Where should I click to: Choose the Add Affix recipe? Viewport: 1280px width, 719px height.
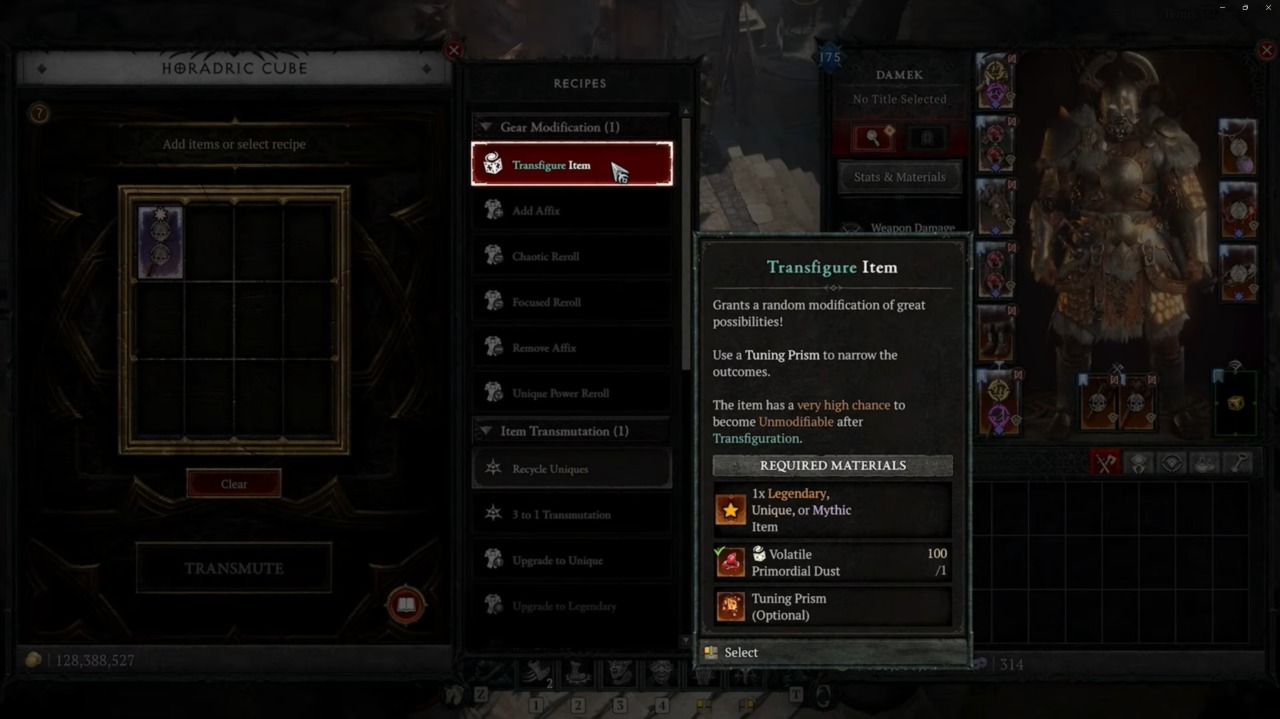click(x=571, y=211)
